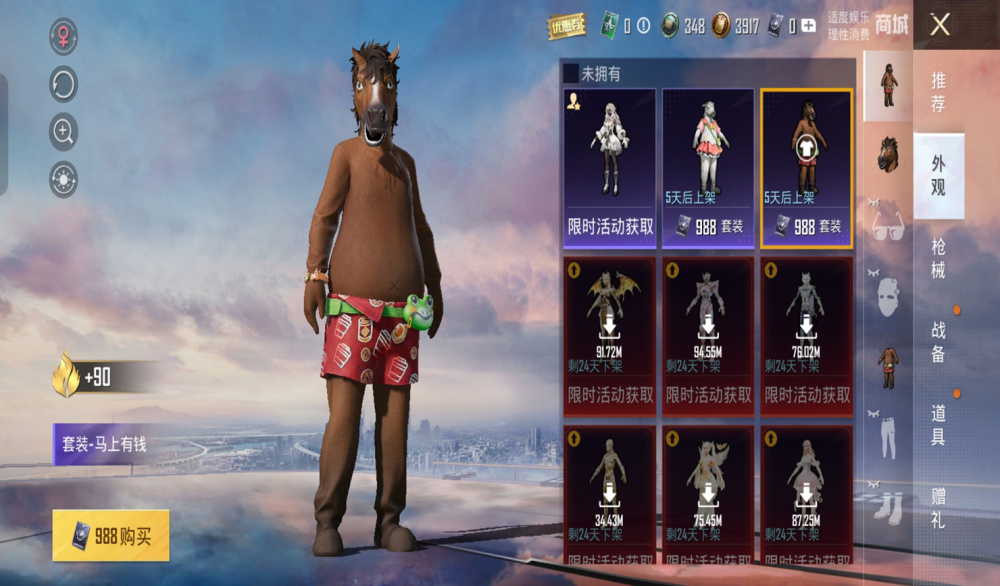
Task: Buy the outfit with the 988购买 button
Action: [111, 536]
